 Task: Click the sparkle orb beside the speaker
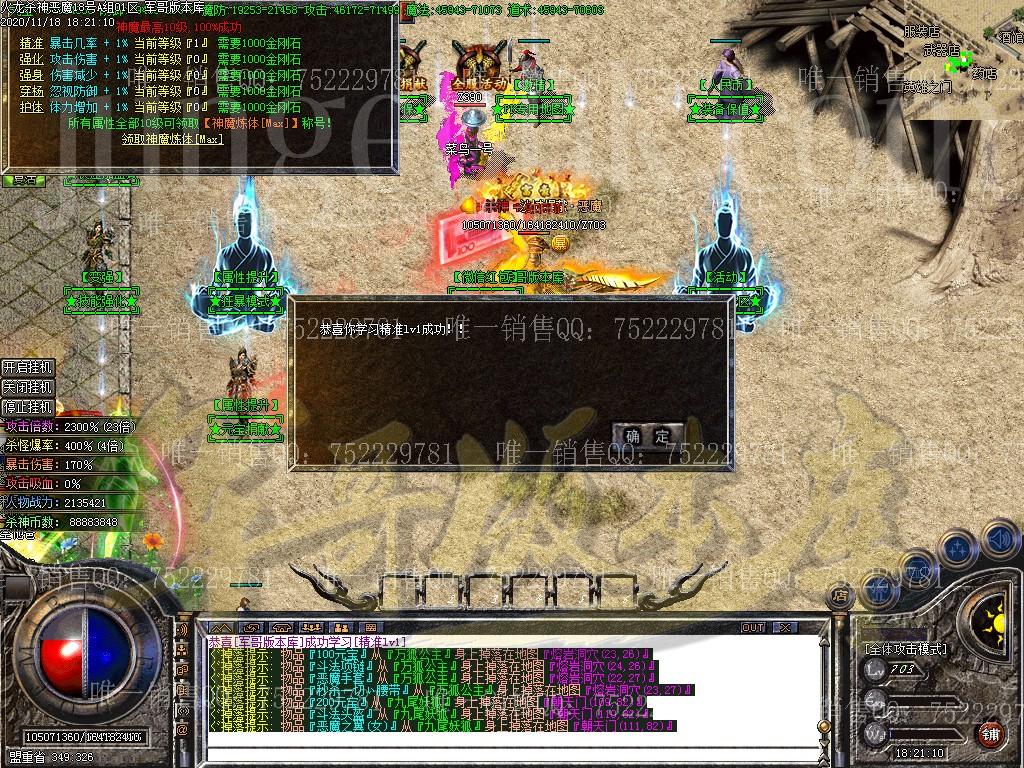click(958, 547)
